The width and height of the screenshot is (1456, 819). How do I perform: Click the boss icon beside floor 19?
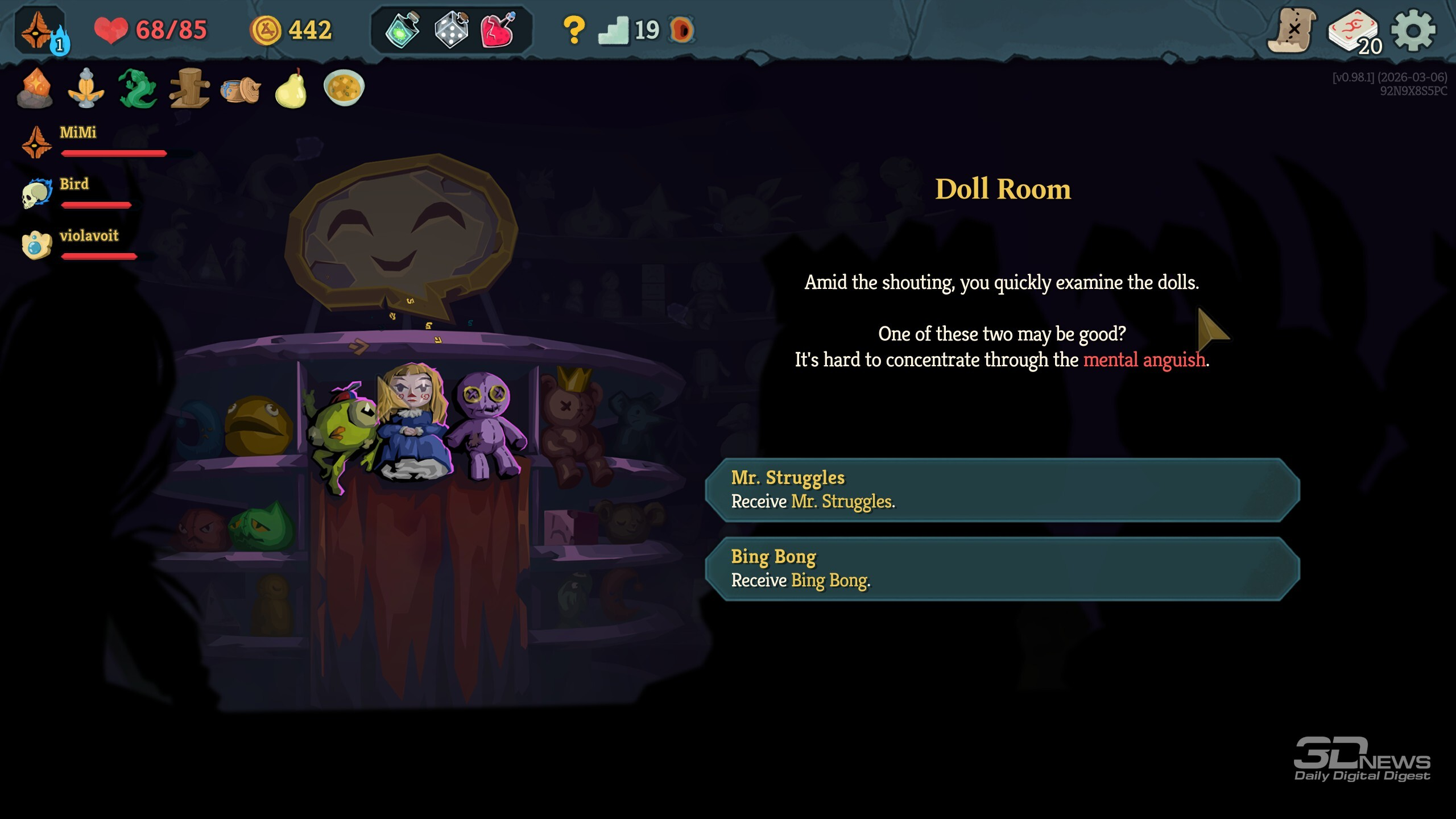pyautogui.click(x=681, y=30)
